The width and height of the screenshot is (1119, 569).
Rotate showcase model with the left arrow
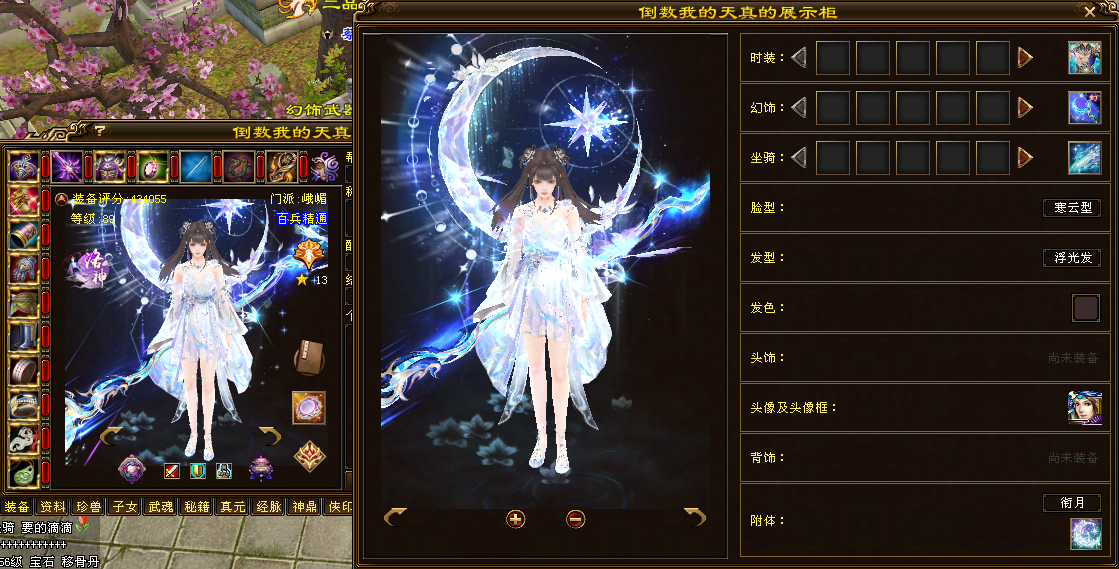(395, 516)
